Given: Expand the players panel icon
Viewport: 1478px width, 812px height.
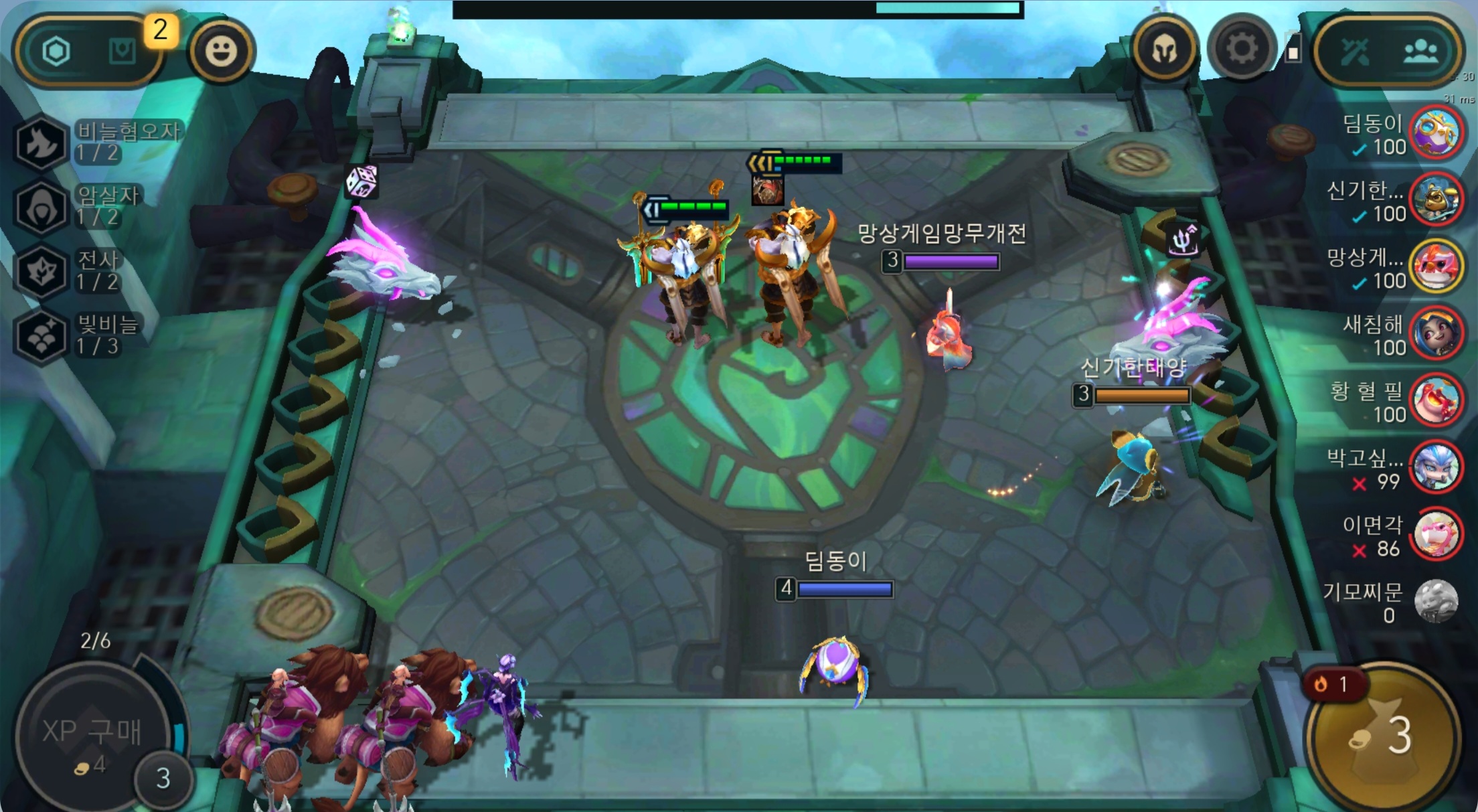Looking at the screenshot, I should pyautogui.click(x=1422, y=52).
